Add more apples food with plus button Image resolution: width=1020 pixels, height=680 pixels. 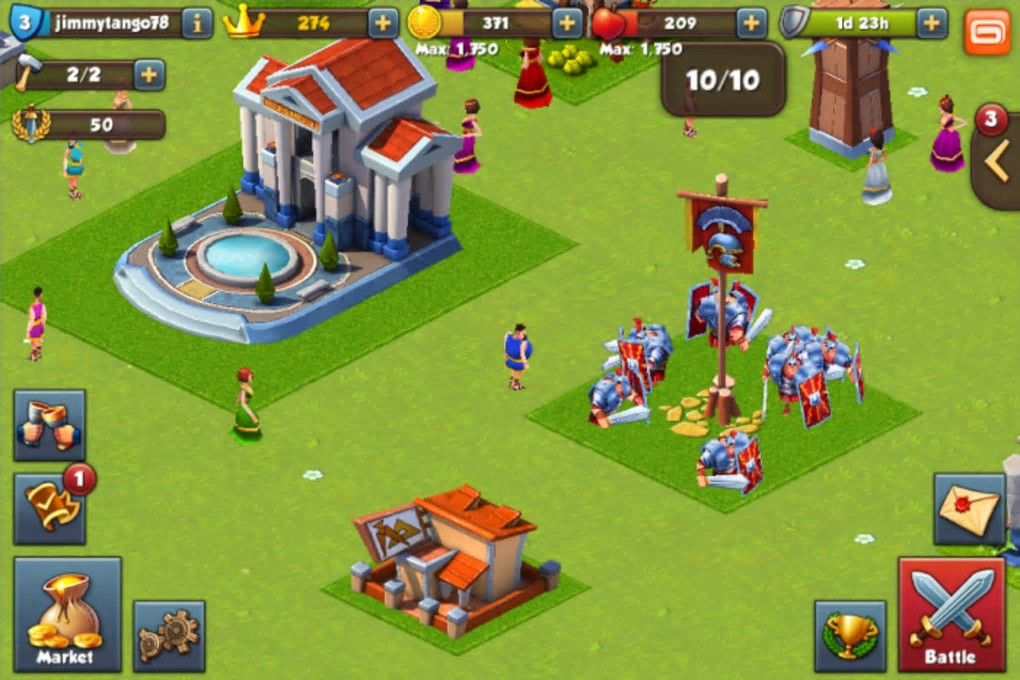point(752,23)
